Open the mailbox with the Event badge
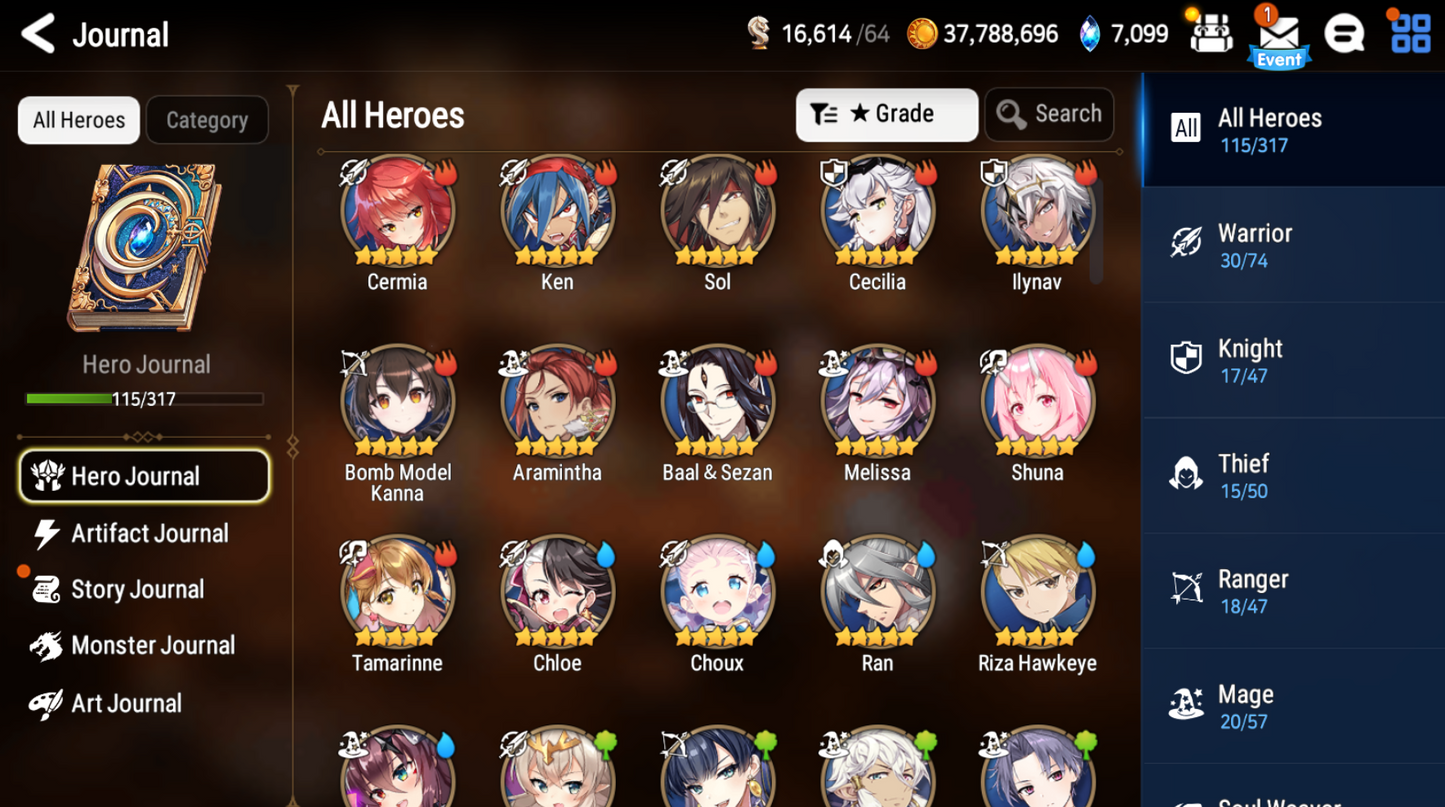The height and width of the screenshot is (807, 1445). (1278, 33)
